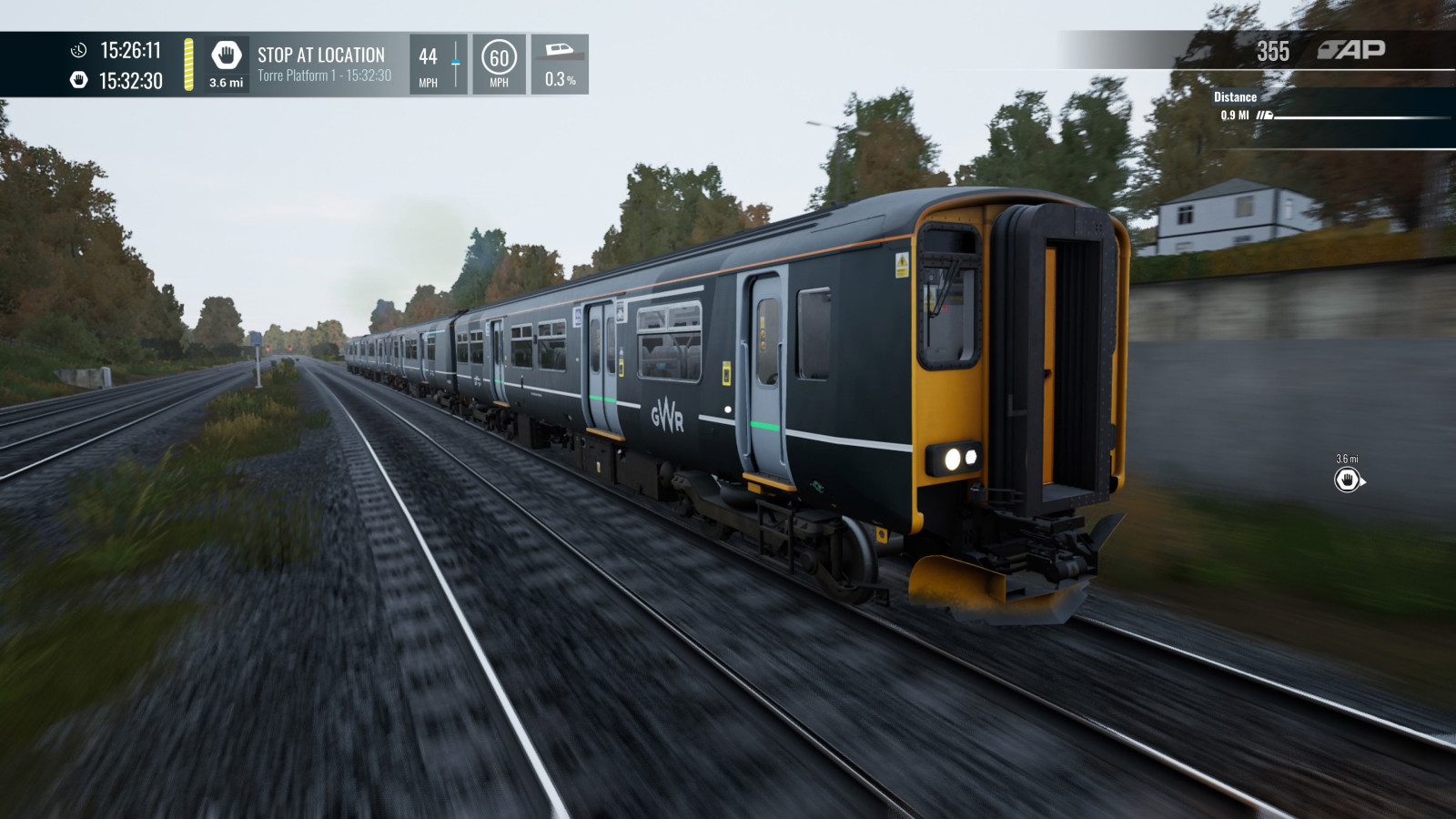Click the 60 MPH speed limit sign
Viewport: 1456px width, 819px height.
pyautogui.click(x=499, y=58)
